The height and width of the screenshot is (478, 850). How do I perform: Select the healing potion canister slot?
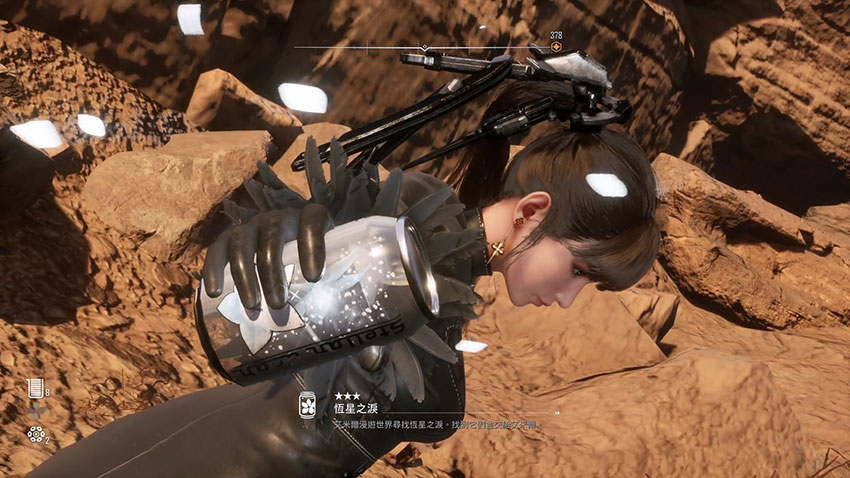point(35,389)
